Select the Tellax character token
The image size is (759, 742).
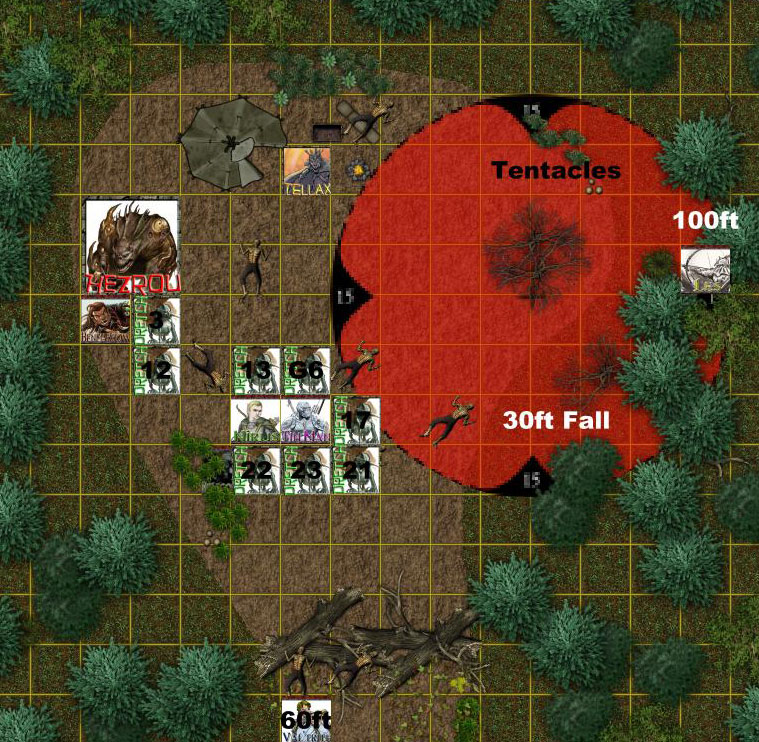pos(306,171)
